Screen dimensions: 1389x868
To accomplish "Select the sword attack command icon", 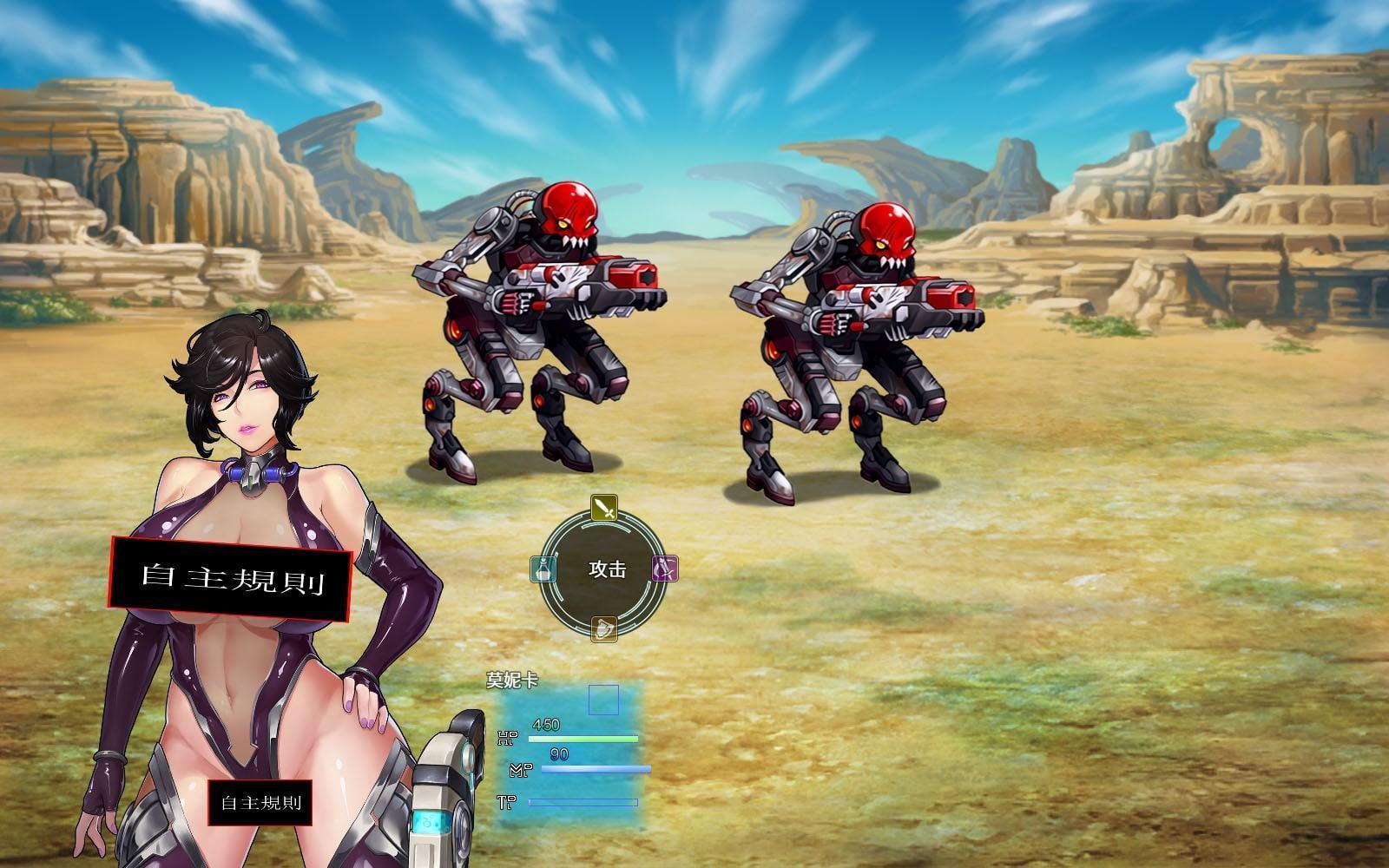I will (604, 508).
